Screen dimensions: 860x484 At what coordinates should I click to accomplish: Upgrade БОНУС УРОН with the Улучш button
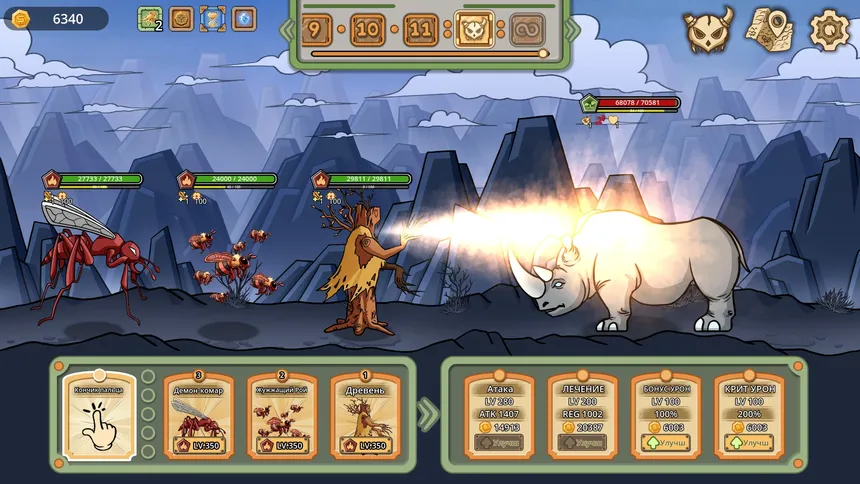[x=665, y=442]
